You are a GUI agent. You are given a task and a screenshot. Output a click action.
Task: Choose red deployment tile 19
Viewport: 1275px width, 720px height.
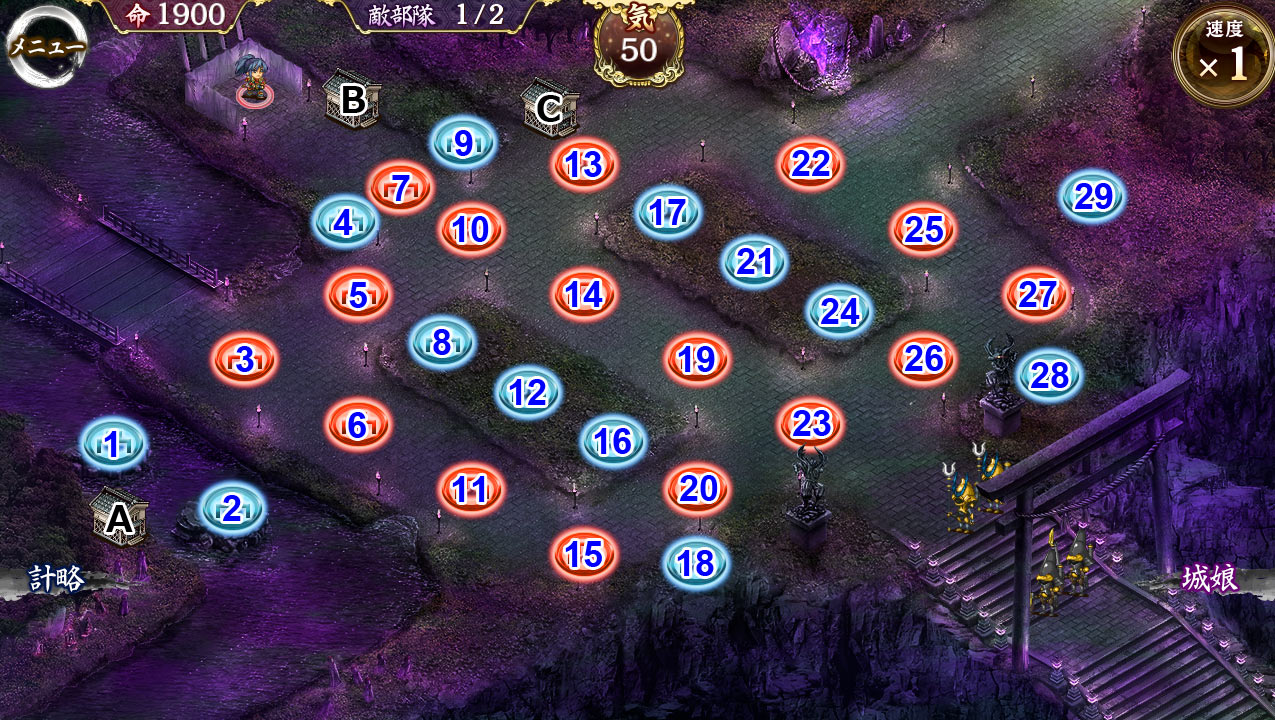(697, 360)
